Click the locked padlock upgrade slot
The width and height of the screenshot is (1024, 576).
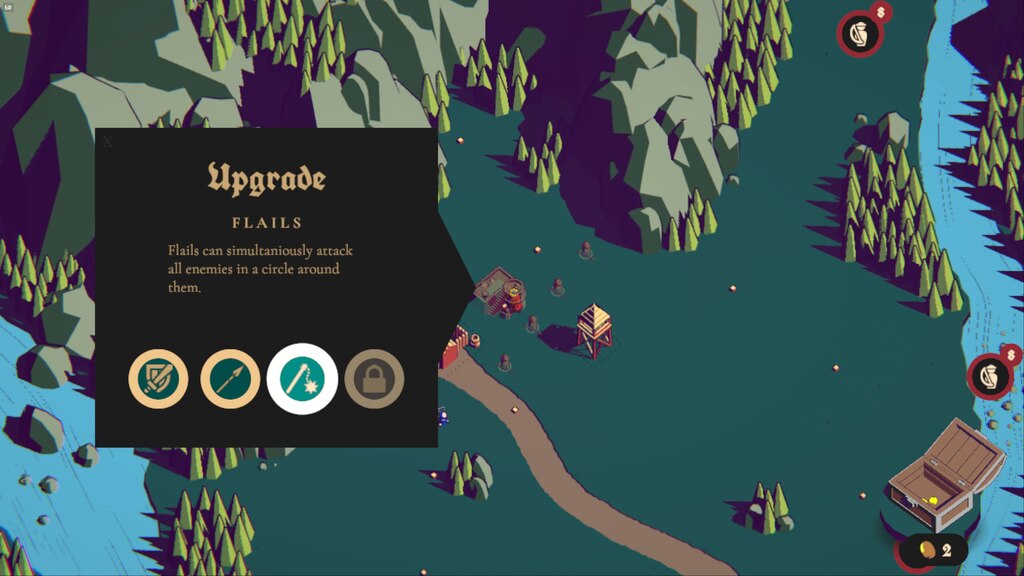374,379
